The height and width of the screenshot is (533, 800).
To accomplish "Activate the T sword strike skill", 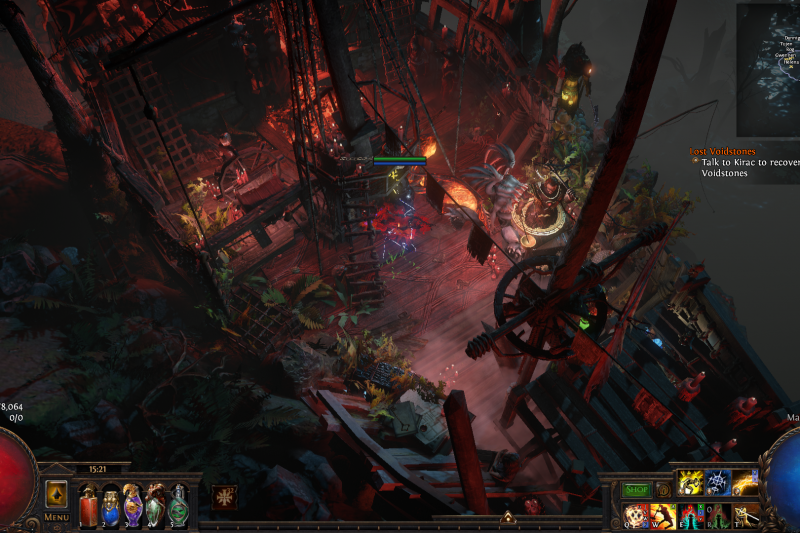I will click(x=746, y=515).
